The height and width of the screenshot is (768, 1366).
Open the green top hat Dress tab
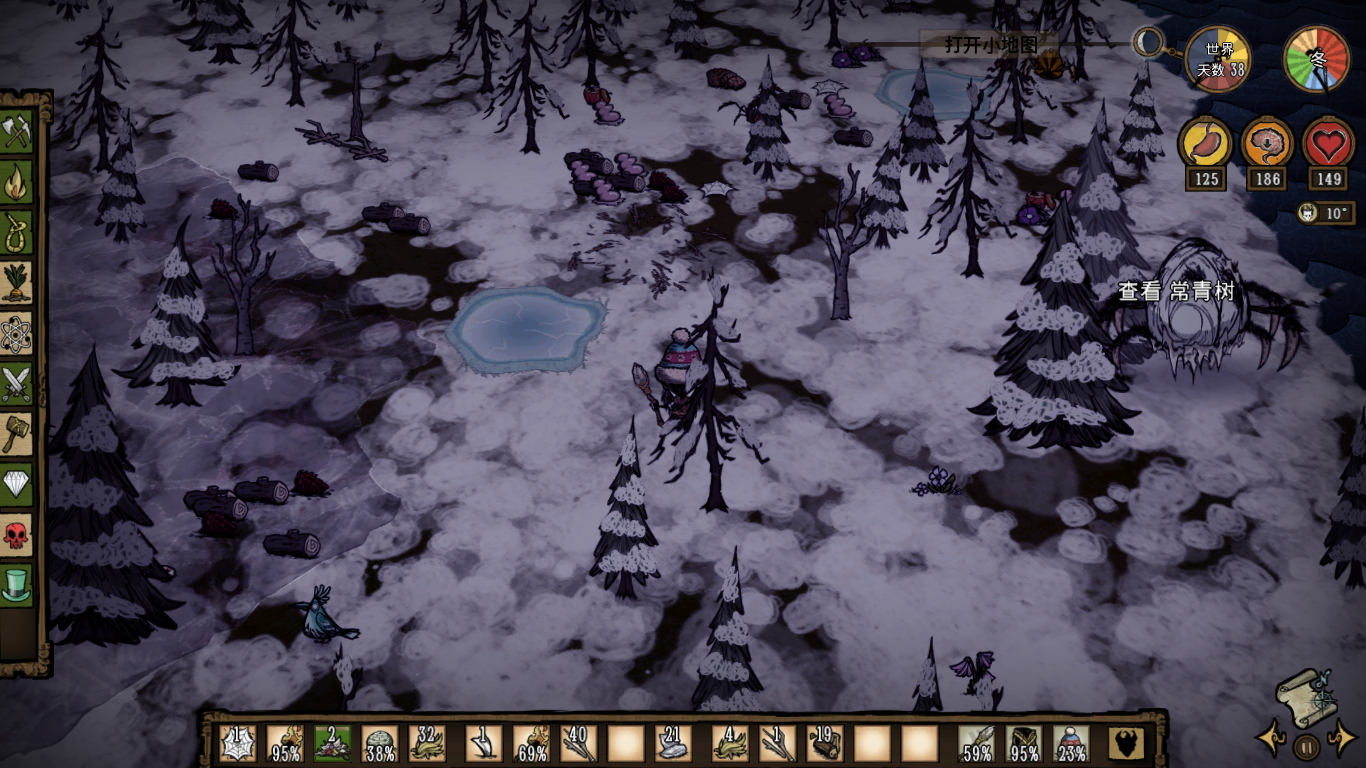[17, 584]
